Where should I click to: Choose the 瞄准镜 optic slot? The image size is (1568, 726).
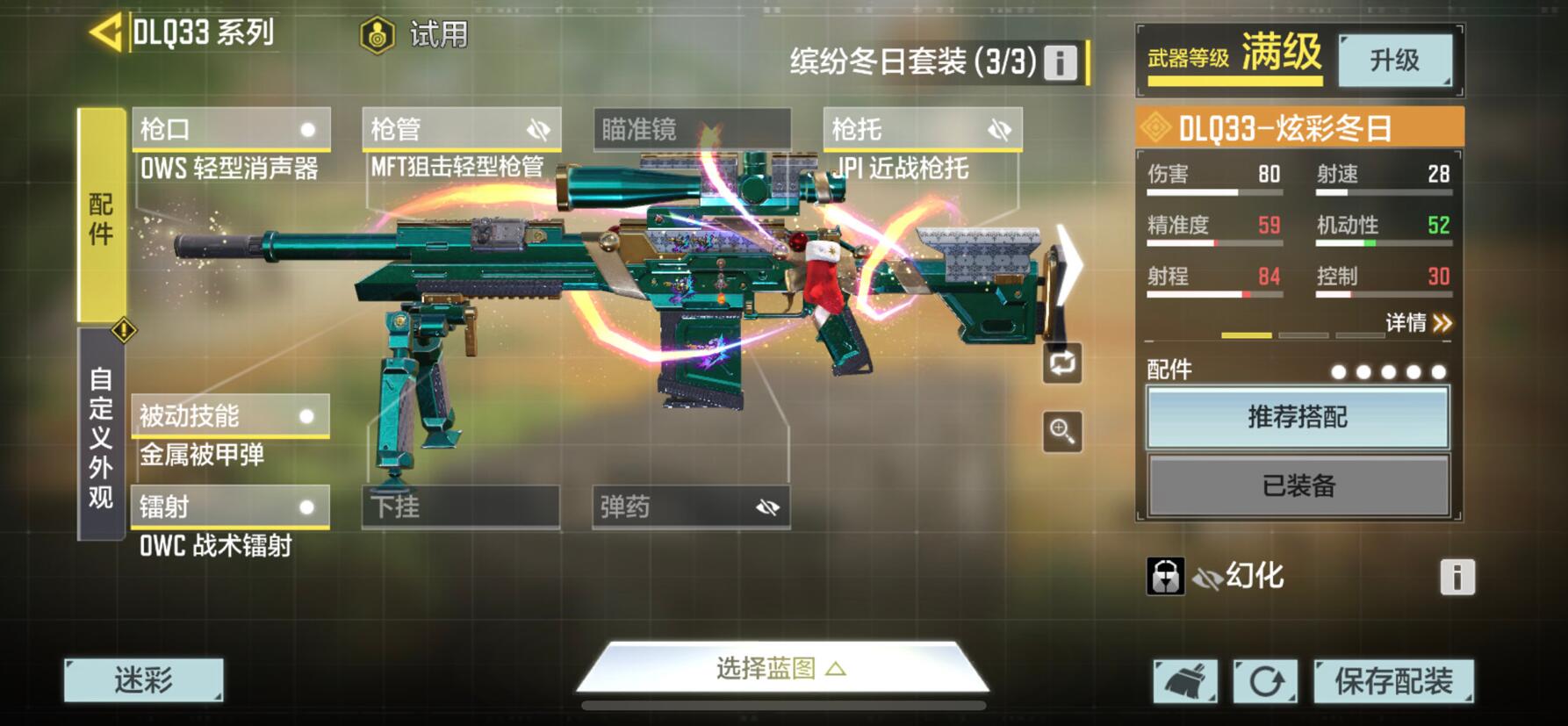[692, 130]
